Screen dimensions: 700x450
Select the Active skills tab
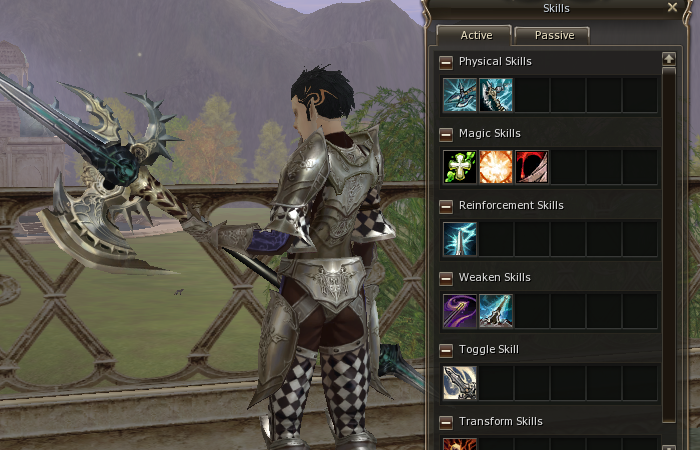(475, 35)
